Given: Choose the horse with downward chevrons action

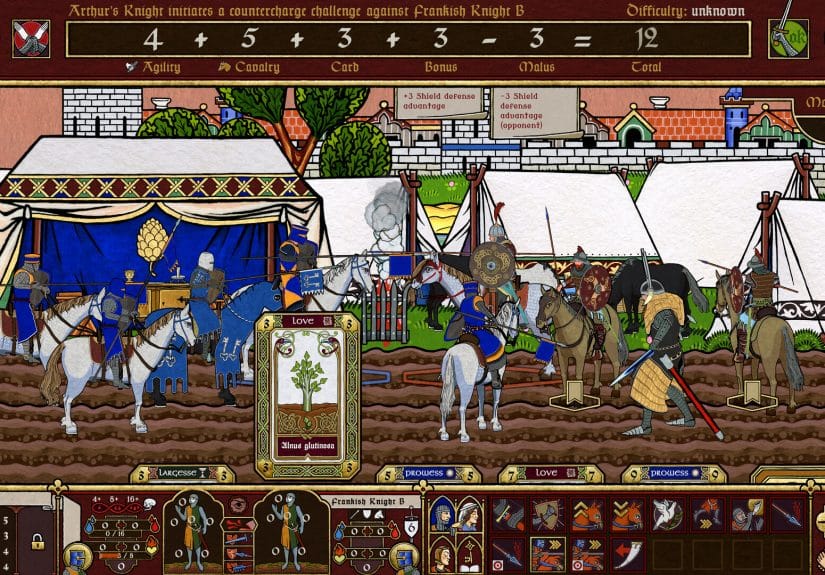Looking at the screenshot, I should point(627,514).
